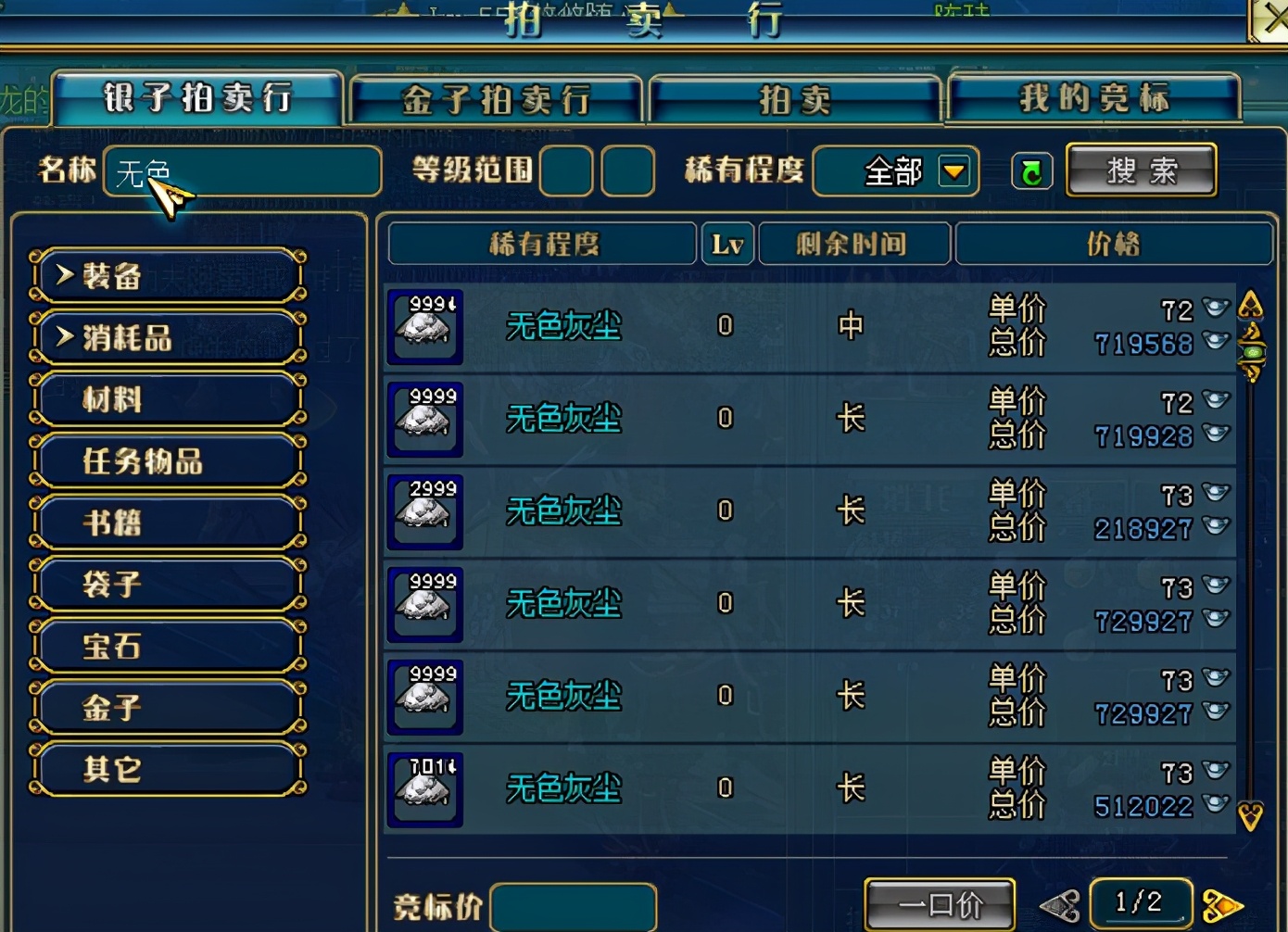The image size is (1288, 932).
Task: Expand the 装备 category
Action: [168, 275]
